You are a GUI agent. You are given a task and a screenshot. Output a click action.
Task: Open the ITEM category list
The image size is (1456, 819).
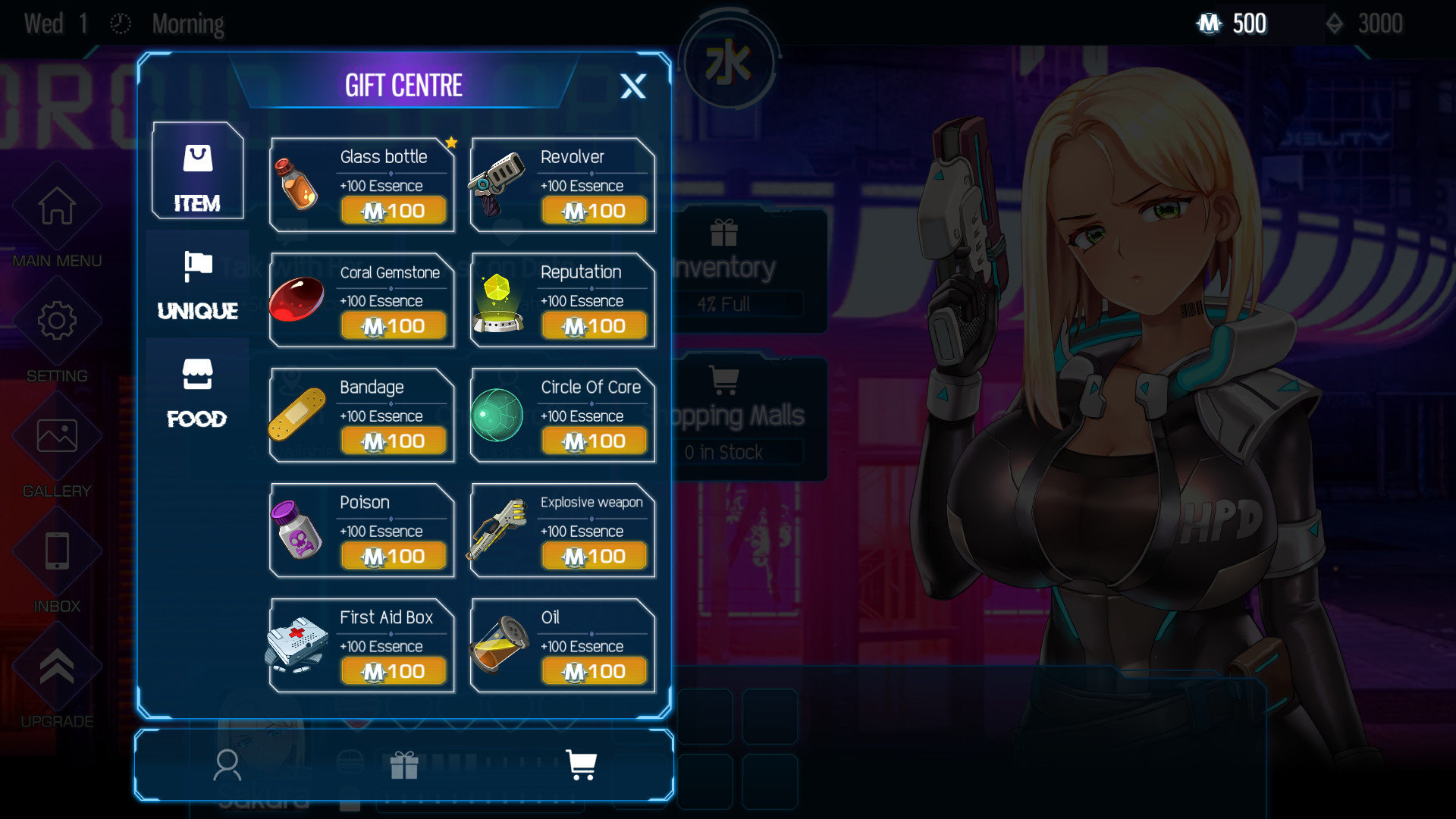coord(197,171)
